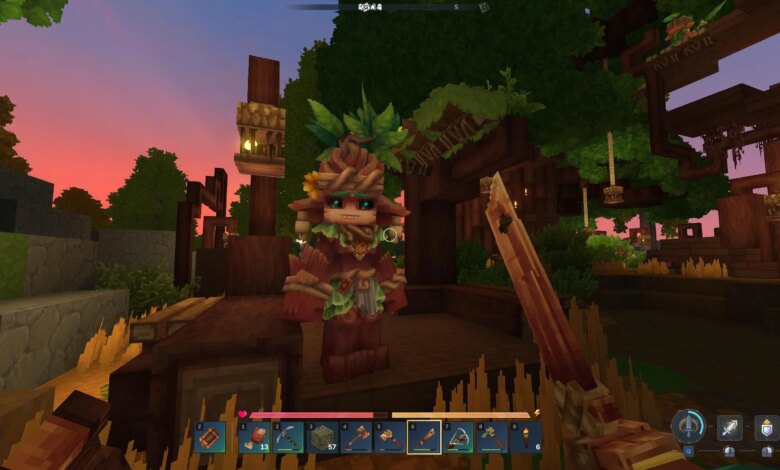780x470 pixels.
Task: Select the raw meat hotbar slot
Action: point(253,437)
